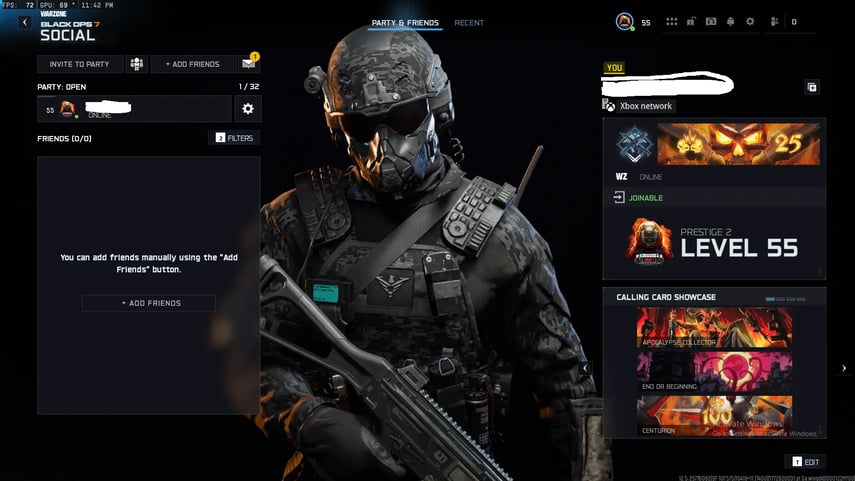
Task: Open the envelope inbox with notification badge
Action: 248,64
